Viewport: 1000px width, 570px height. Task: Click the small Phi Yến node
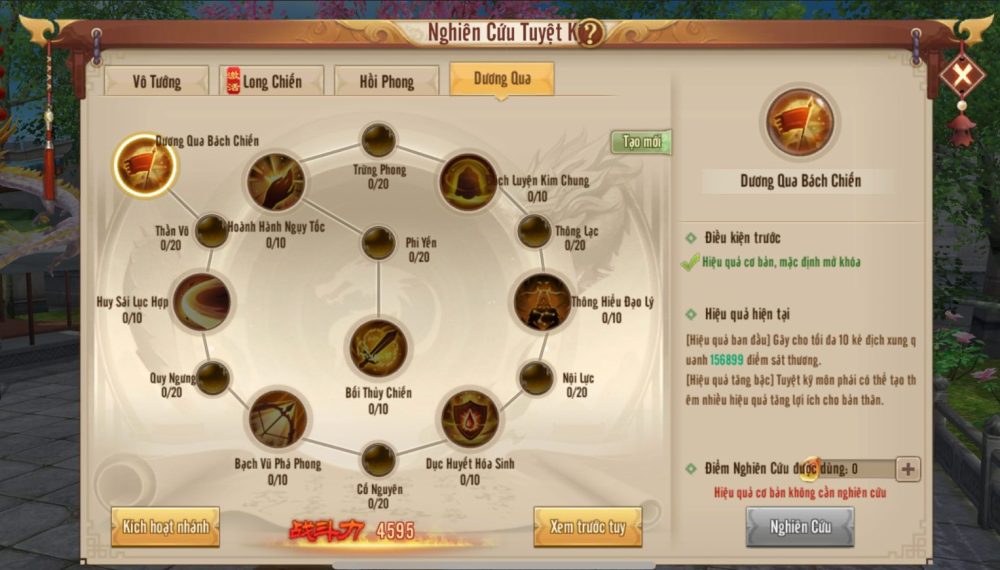tap(378, 242)
